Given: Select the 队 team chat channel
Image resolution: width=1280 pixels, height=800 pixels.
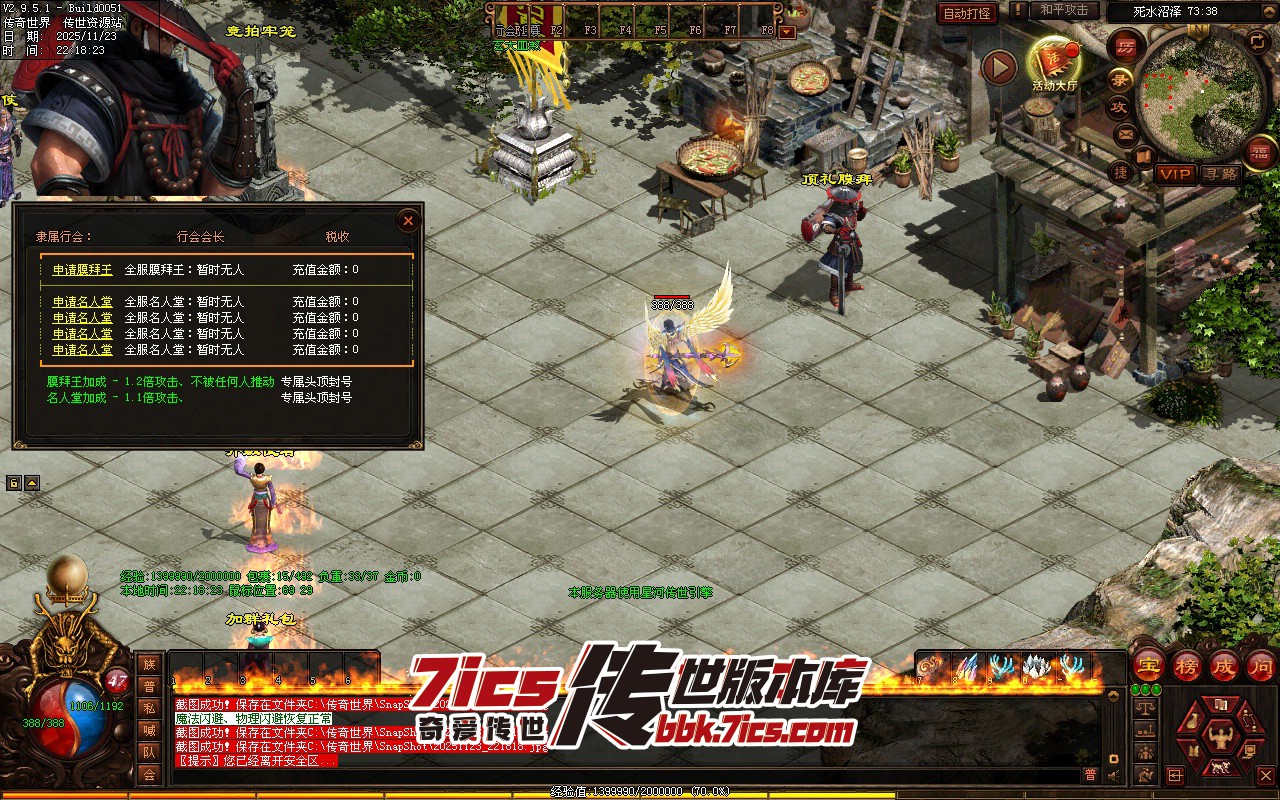Looking at the screenshot, I should coord(149,752).
